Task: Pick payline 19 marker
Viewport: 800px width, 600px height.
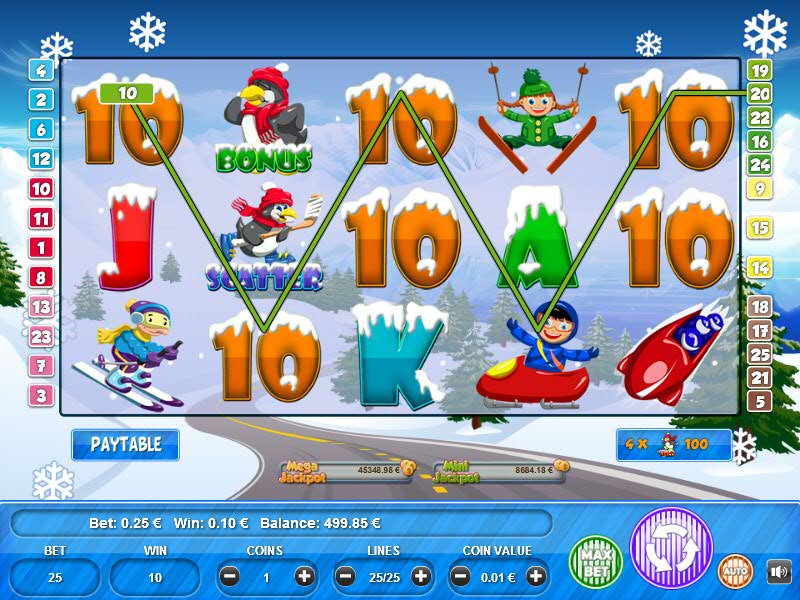Action: (759, 70)
